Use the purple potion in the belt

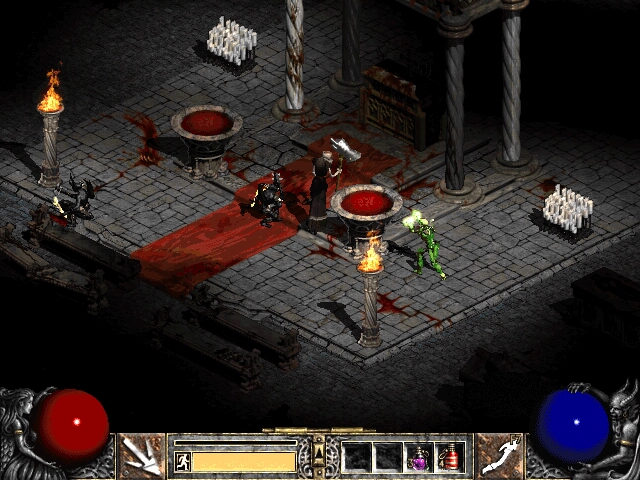421,457
